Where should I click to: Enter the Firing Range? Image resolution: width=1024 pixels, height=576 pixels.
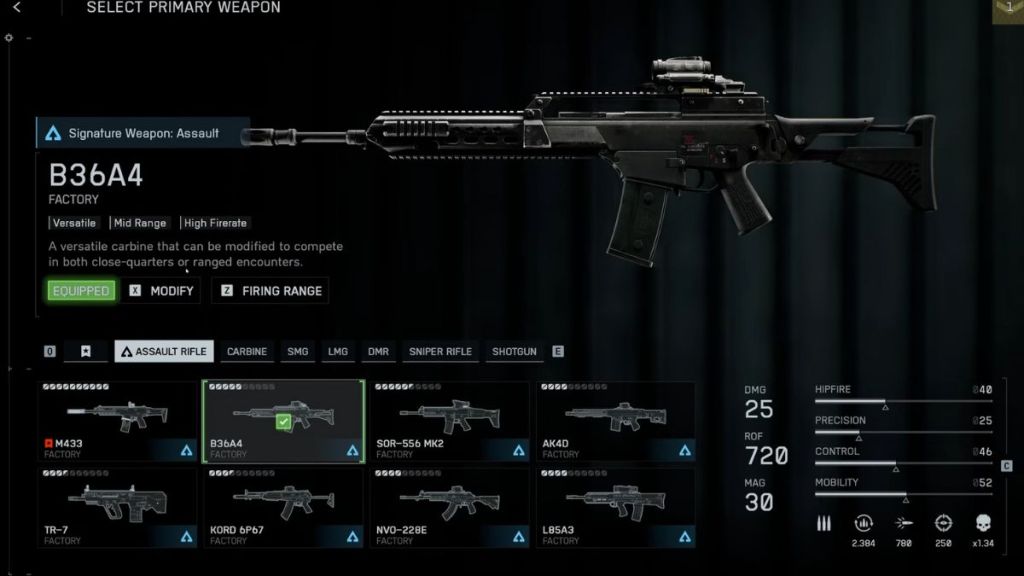coord(271,291)
